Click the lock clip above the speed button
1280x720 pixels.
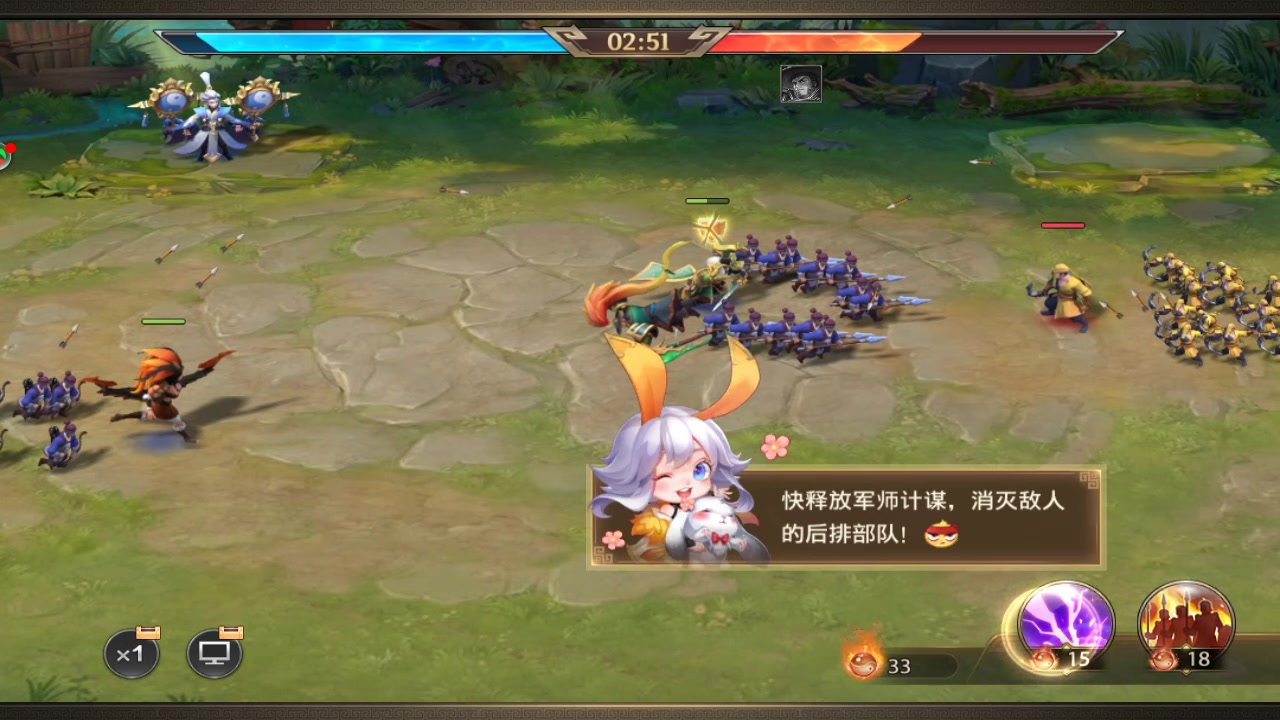click(x=149, y=632)
